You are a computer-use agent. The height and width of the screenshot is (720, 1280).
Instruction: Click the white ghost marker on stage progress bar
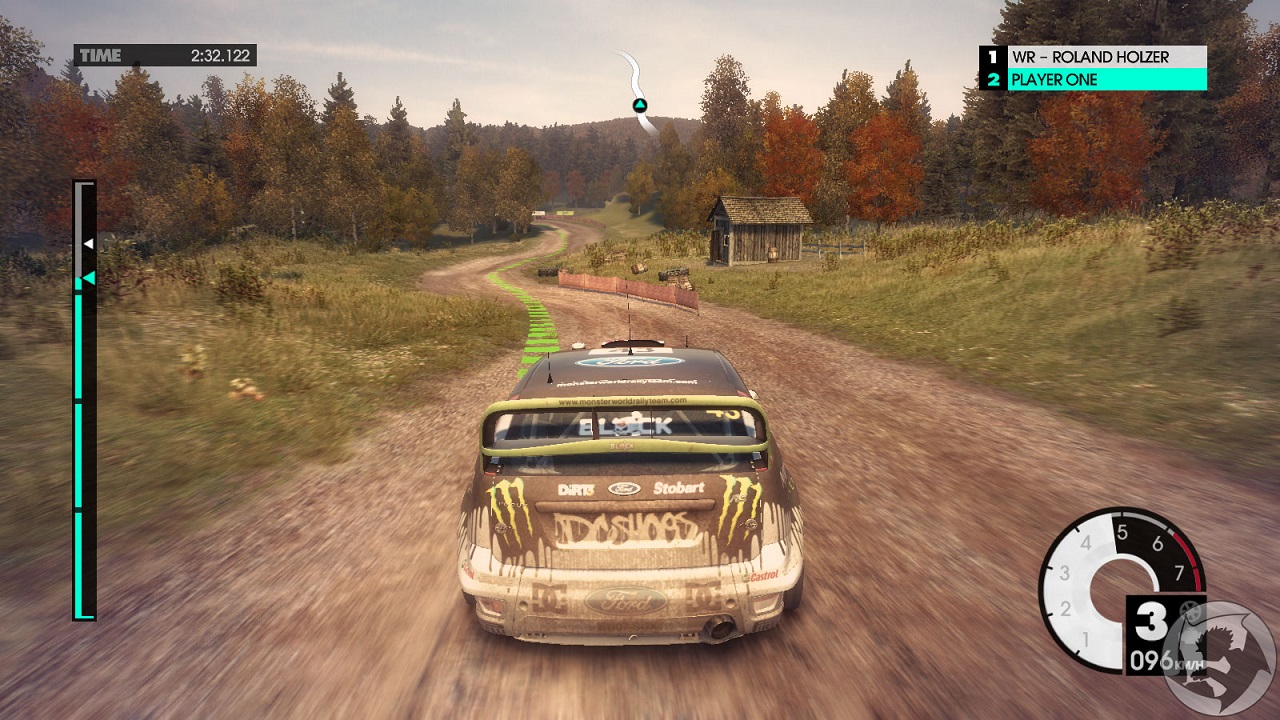[88, 244]
